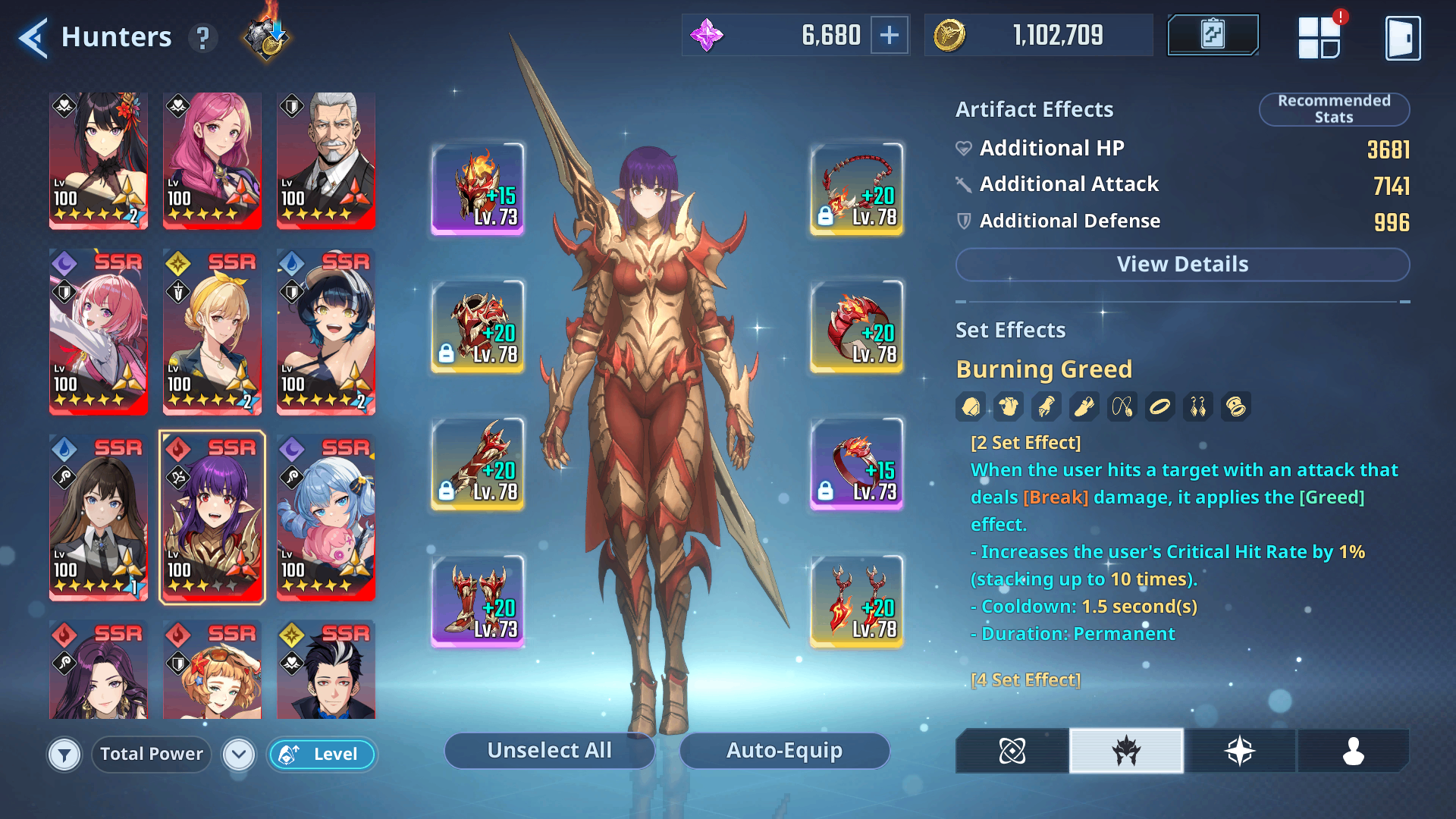Open the question mark help icon
Screen dimensions: 1456x819
click(x=202, y=37)
